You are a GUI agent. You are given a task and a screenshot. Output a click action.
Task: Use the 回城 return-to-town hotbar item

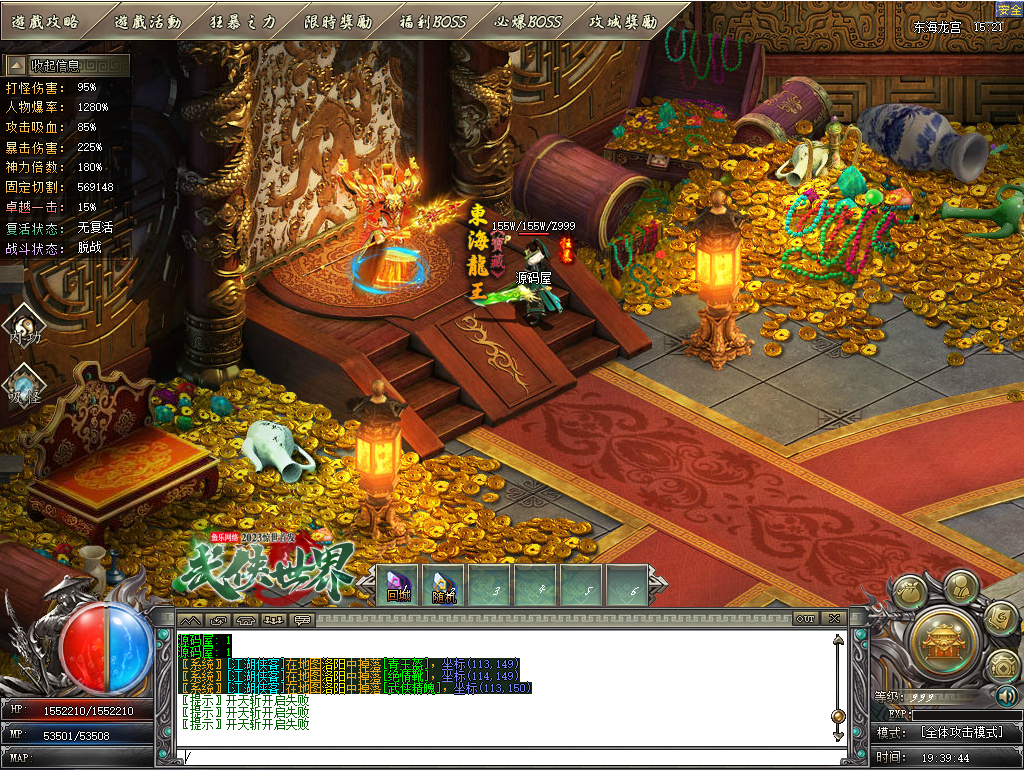click(x=399, y=587)
